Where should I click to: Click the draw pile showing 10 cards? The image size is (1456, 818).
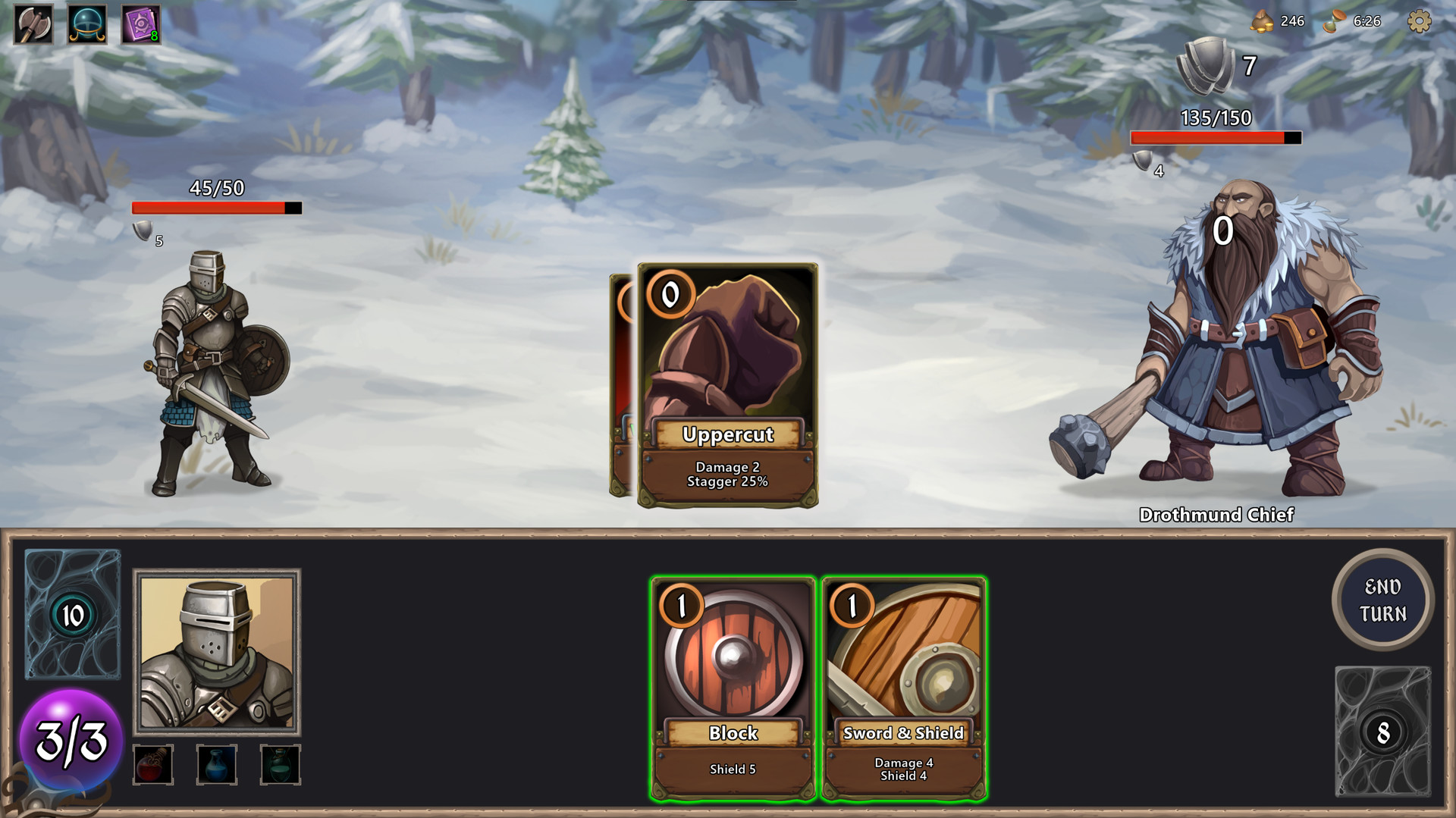(72, 614)
